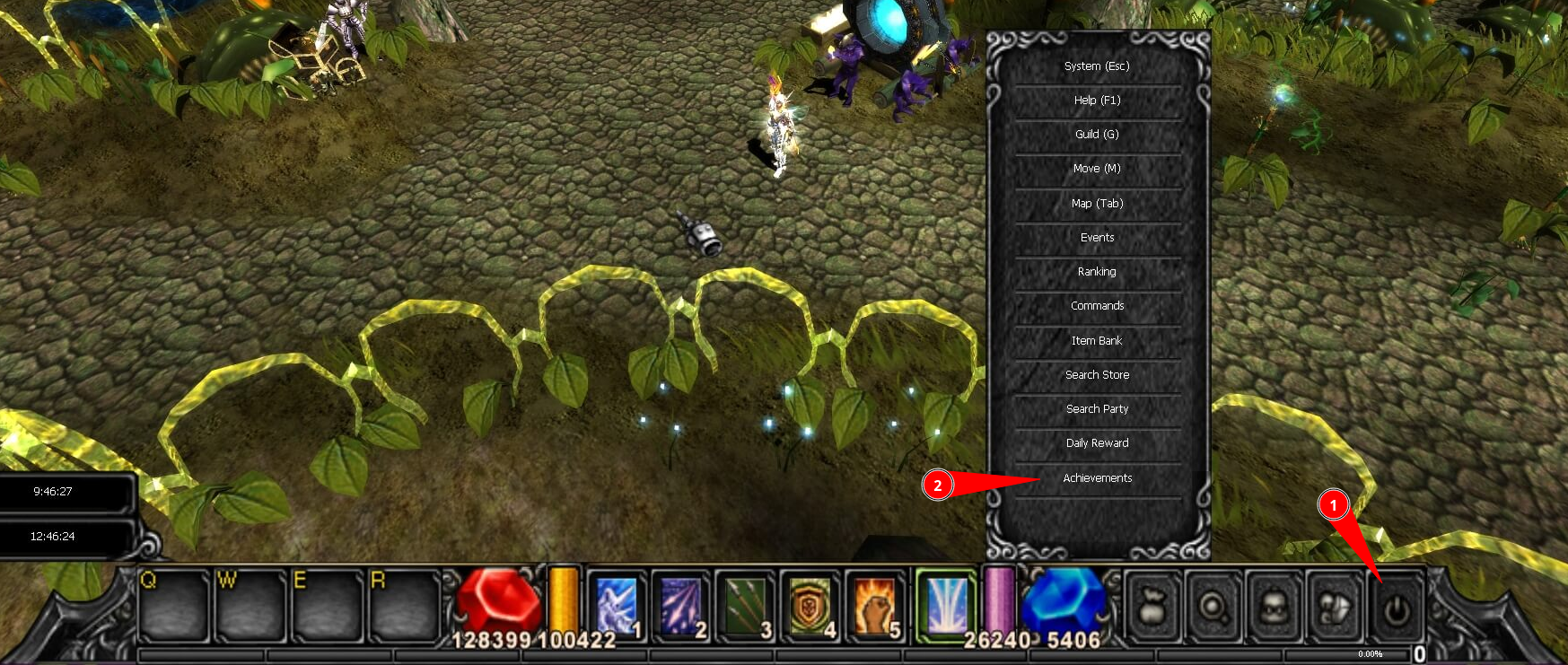The image size is (1568, 665).
Task: Open the Item Bank
Action: [x=1097, y=340]
